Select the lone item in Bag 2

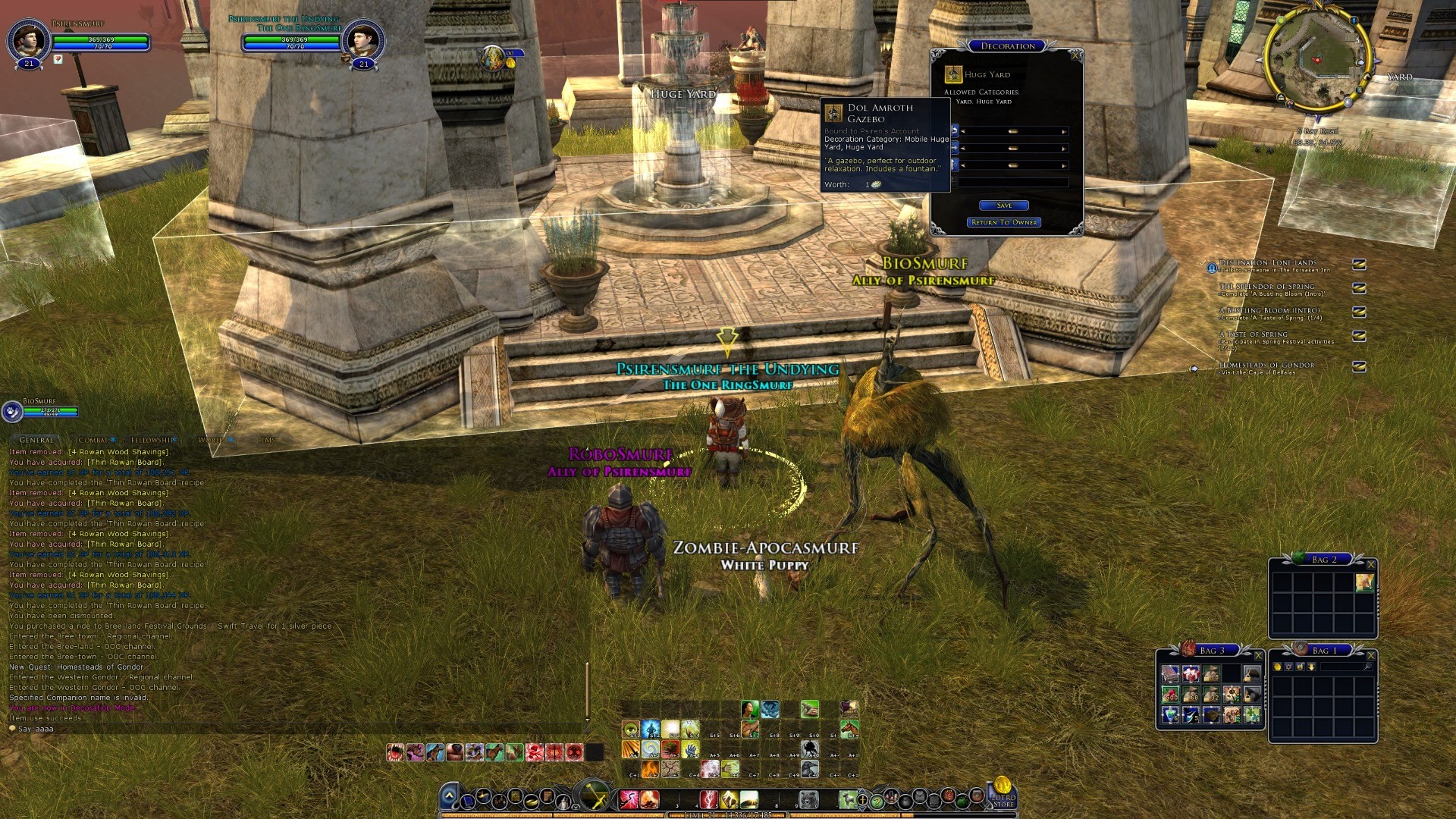click(1364, 582)
